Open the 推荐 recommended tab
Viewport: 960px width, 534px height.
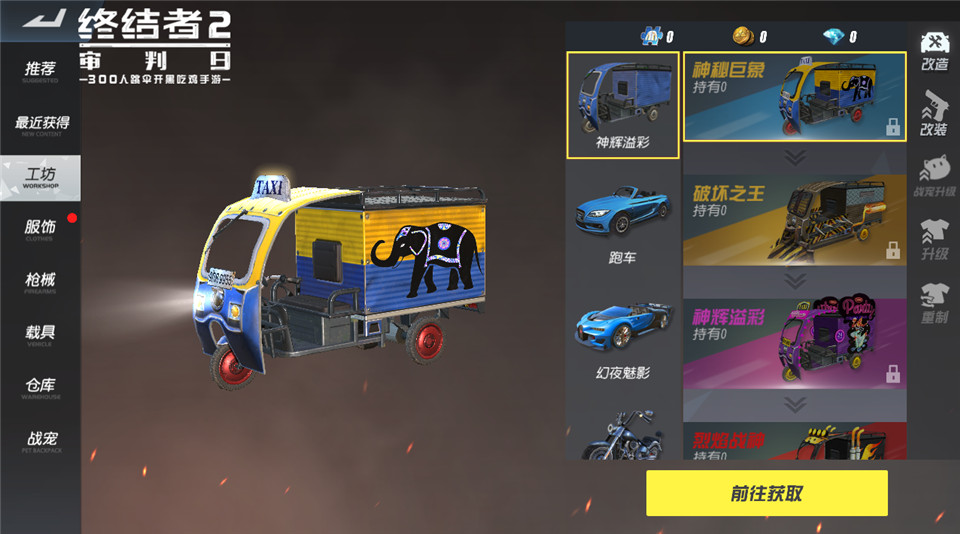click(x=40, y=70)
